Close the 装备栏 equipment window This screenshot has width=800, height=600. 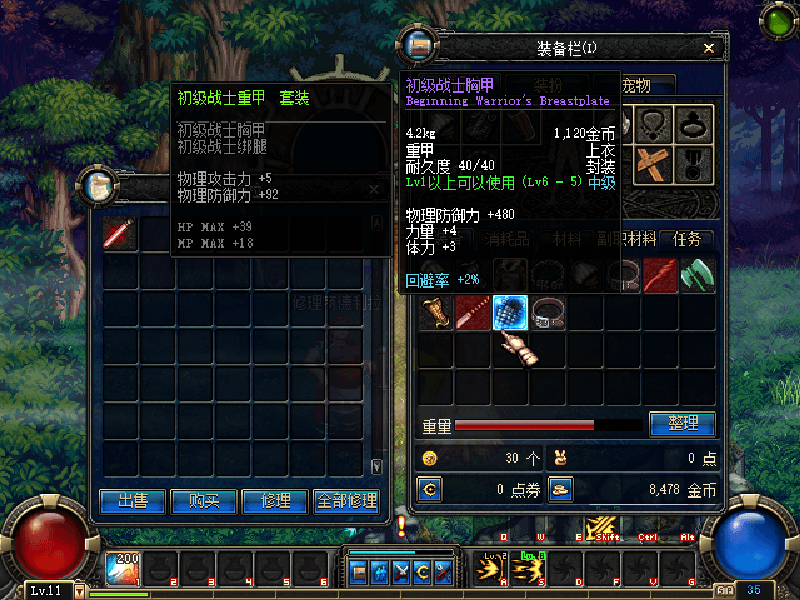(709, 48)
